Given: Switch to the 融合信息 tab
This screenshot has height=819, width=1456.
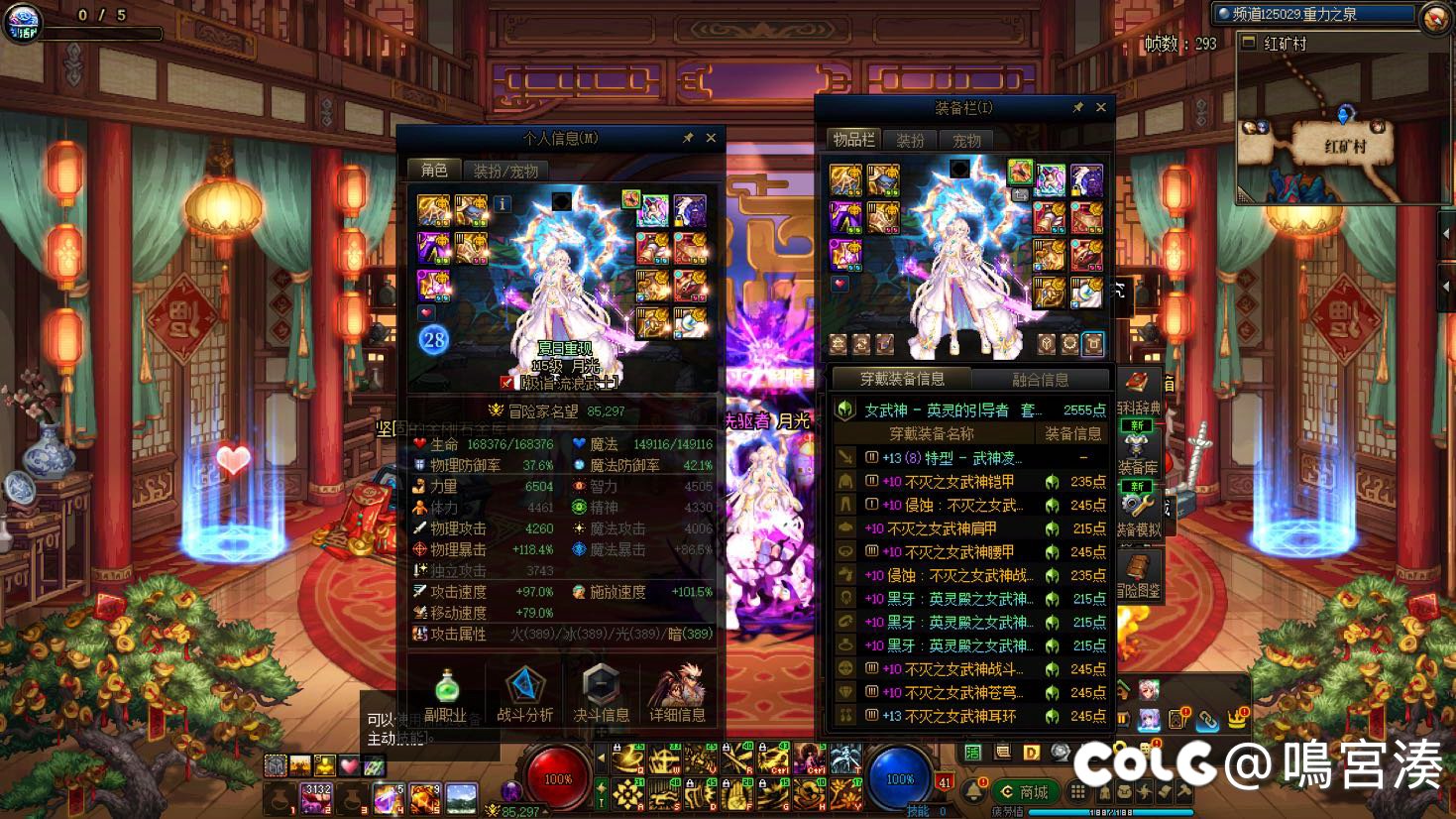Looking at the screenshot, I should tap(1040, 379).
